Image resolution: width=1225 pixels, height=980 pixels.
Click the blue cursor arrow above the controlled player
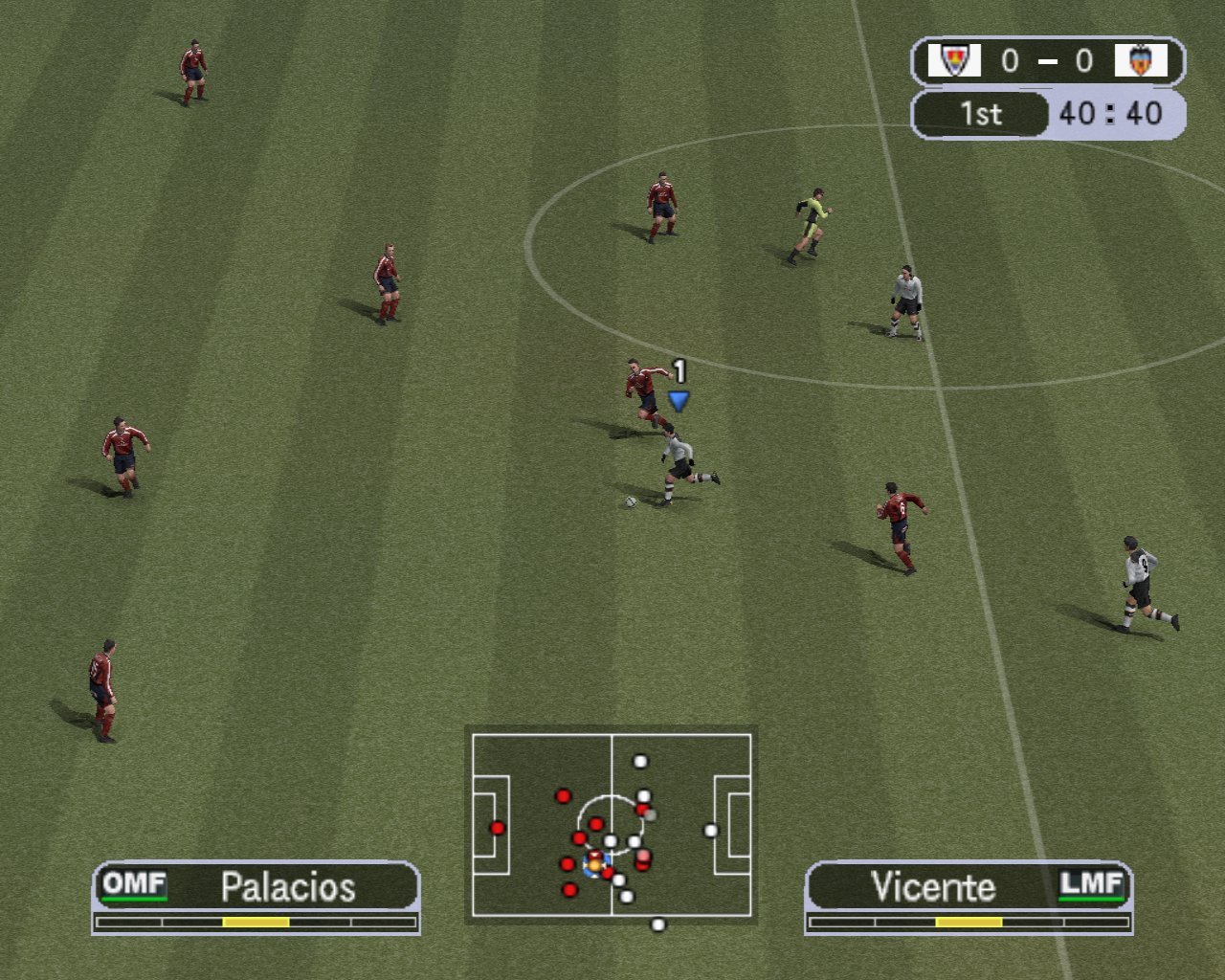click(678, 400)
